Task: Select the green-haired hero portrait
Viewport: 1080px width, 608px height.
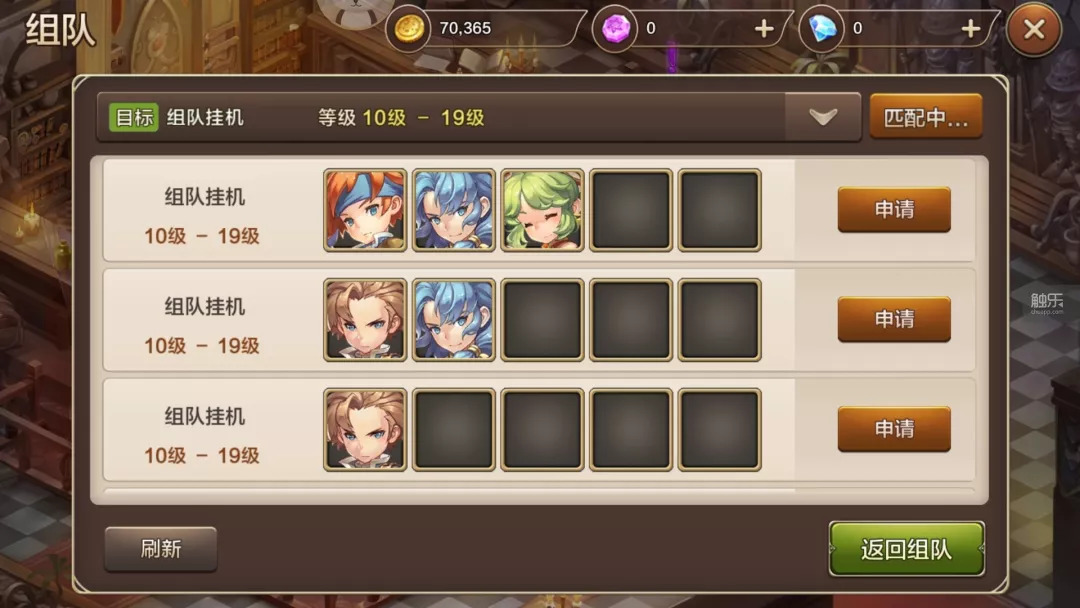Action: point(542,209)
